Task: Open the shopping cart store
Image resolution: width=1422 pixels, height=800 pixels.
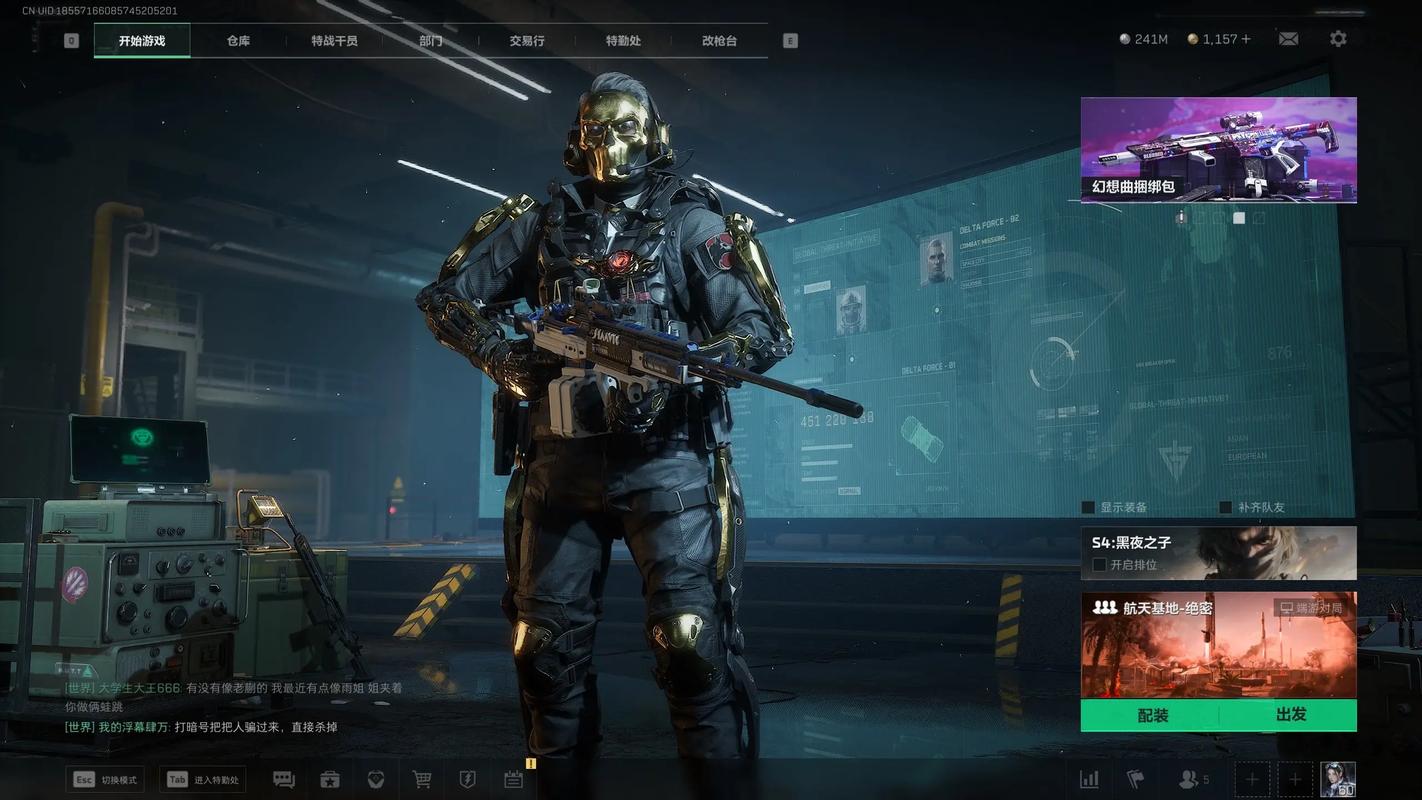Action: (421, 779)
